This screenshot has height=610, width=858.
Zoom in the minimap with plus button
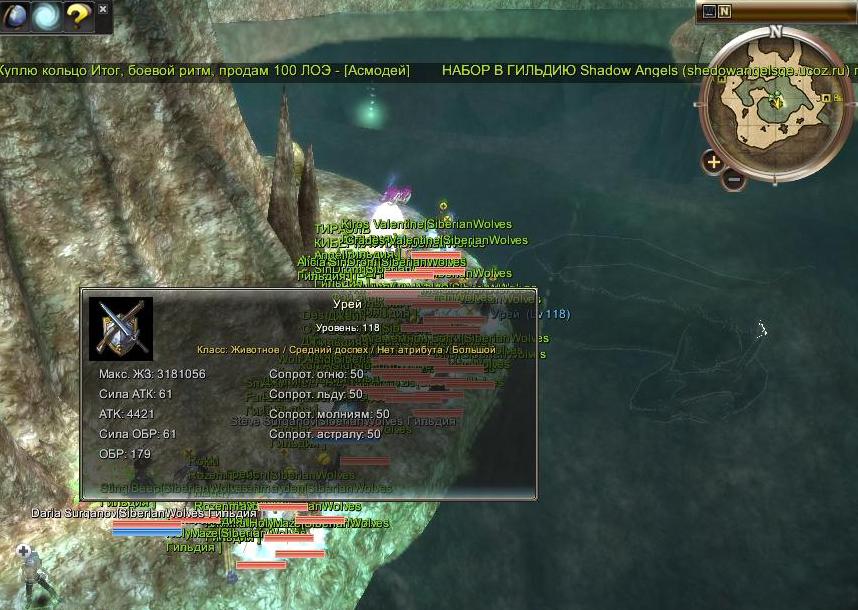713,161
